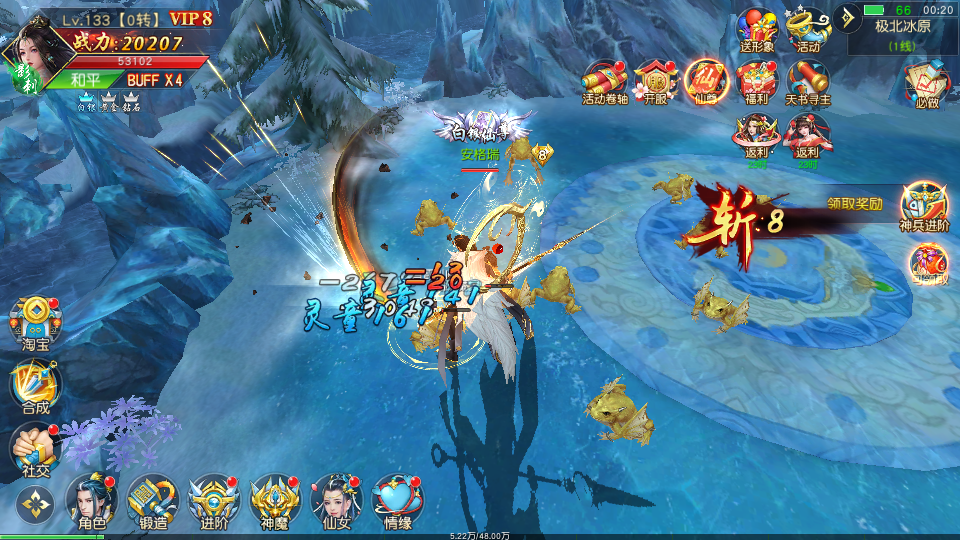Image resolution: width=960 pixels, height=540 pixels.
Task: Open the 情缘 romance menu
Action: (397, 499)
